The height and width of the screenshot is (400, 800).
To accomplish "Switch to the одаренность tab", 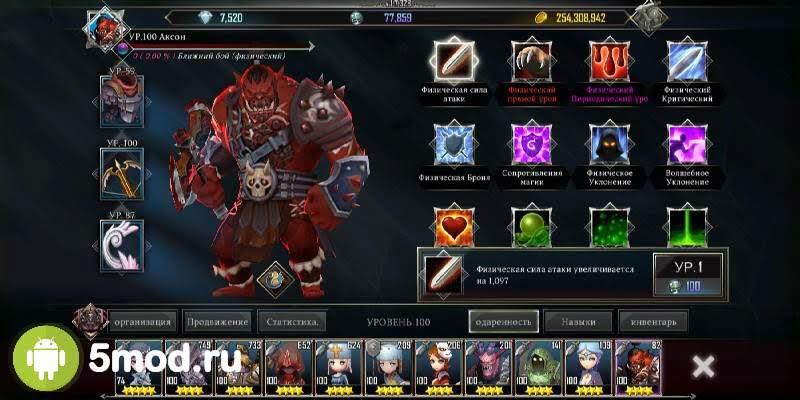I will point(503,322).
